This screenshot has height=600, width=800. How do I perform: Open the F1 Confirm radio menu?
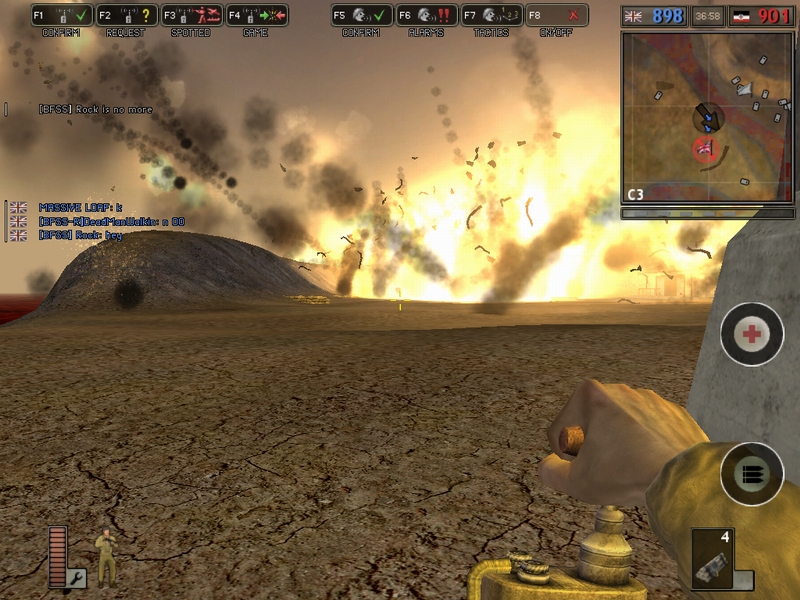62,15
